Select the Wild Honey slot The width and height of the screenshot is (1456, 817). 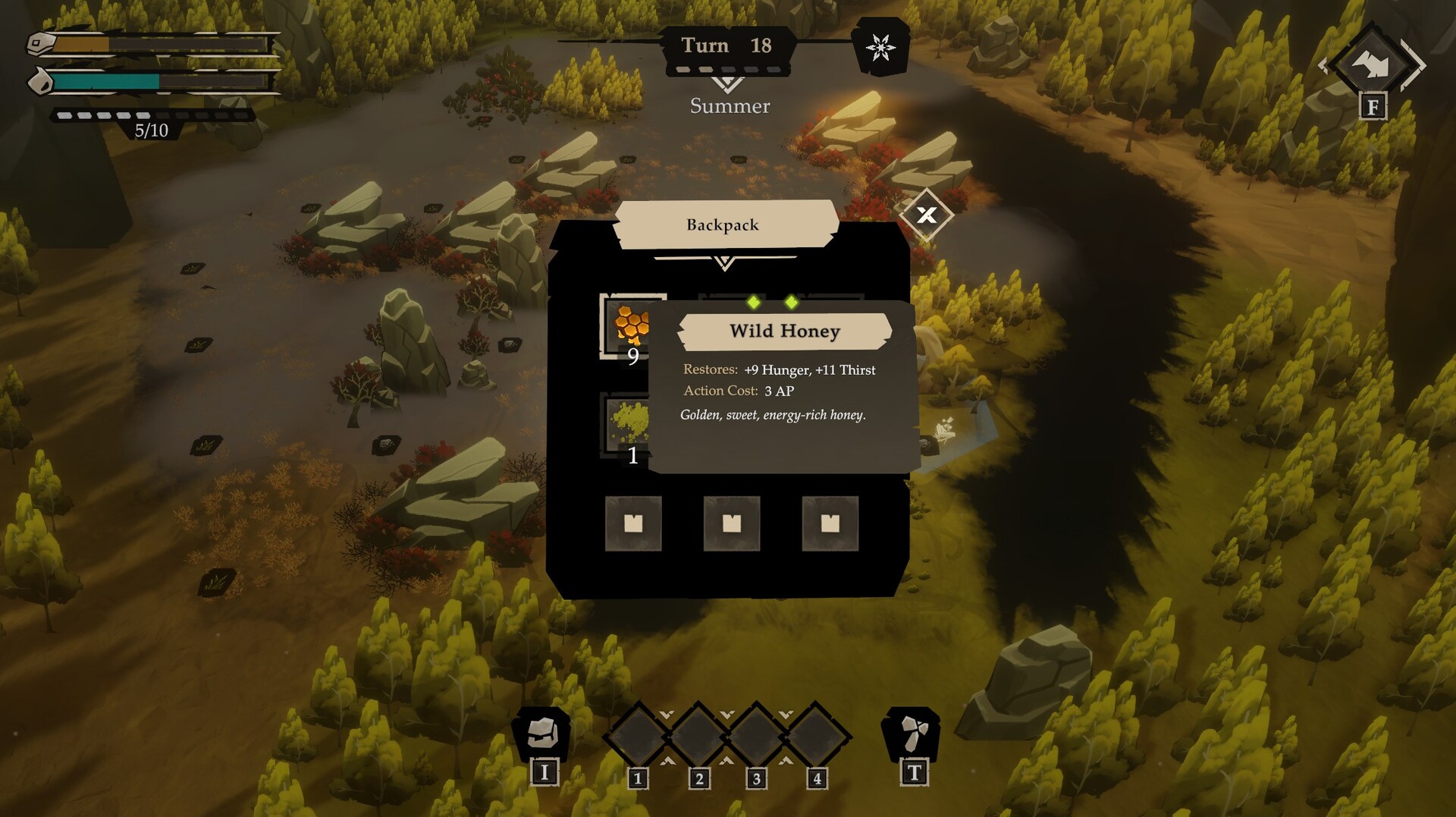tap(630, 325)
